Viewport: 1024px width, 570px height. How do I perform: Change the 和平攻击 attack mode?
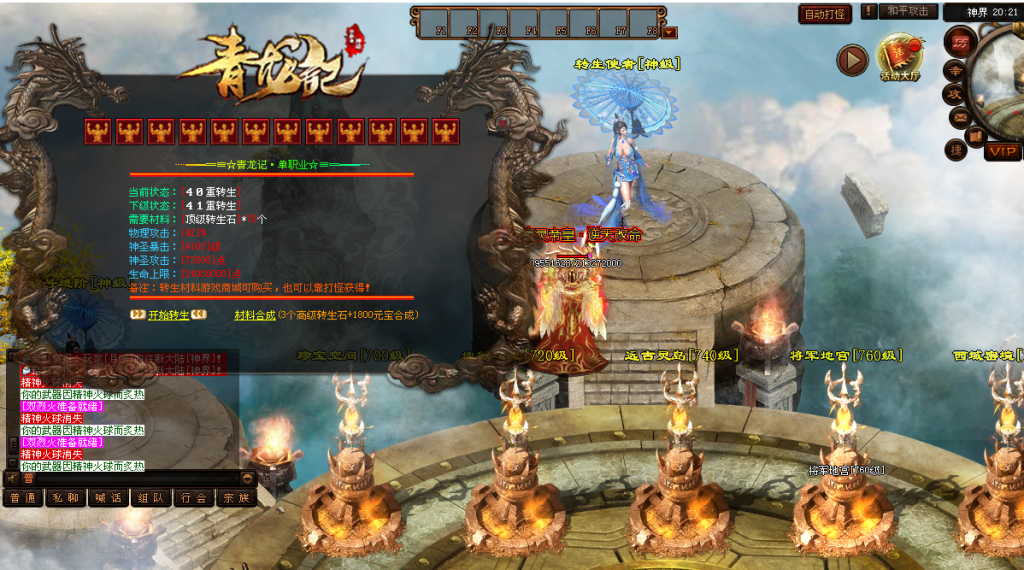(x=908, y=12)
